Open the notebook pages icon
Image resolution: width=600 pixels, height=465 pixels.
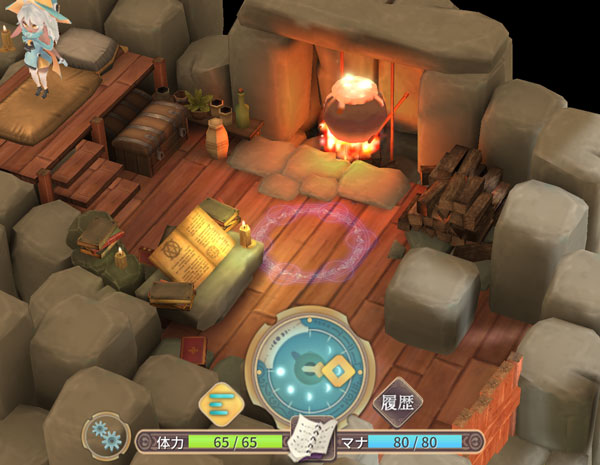tap(308, 439)
